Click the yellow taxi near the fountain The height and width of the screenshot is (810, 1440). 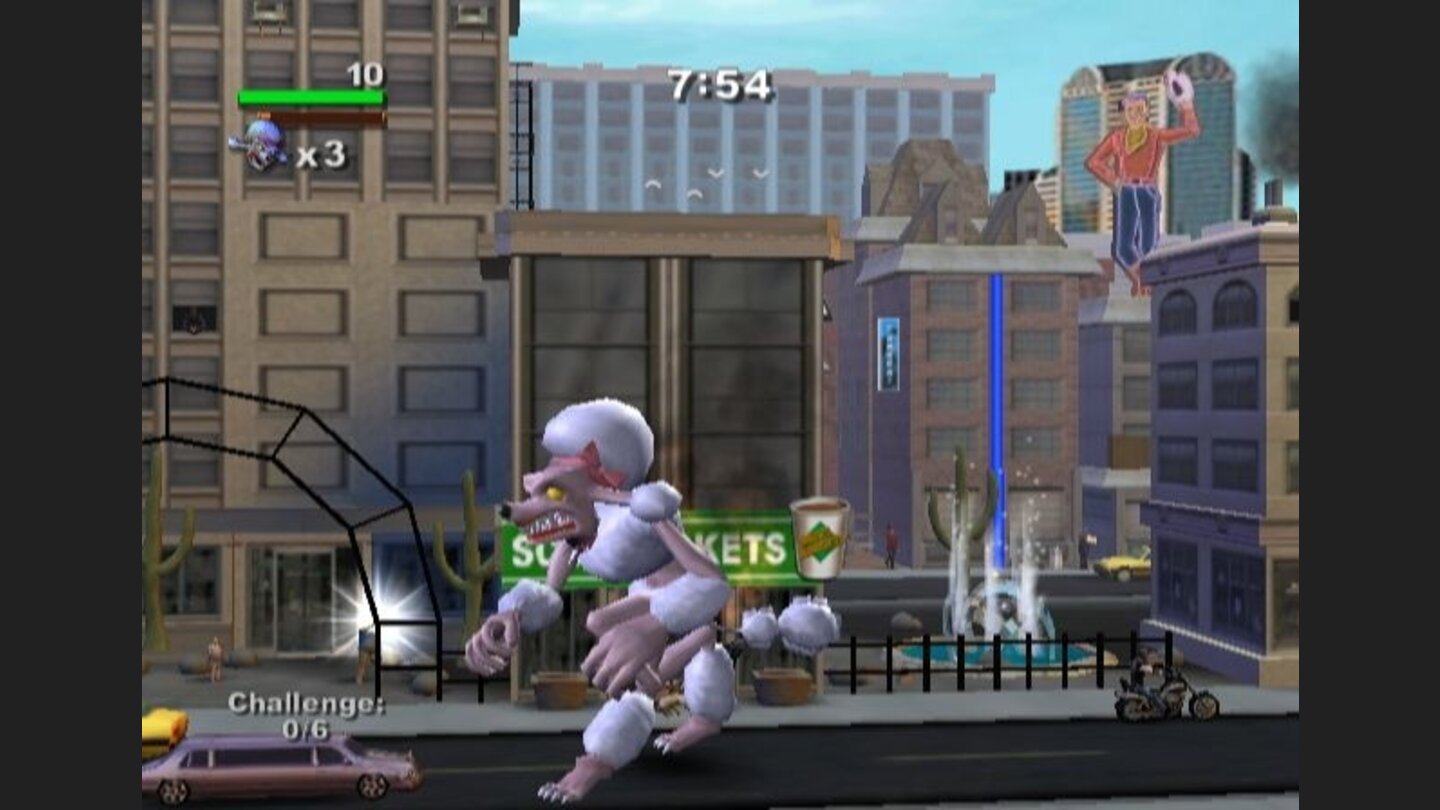click(1125, 567)
